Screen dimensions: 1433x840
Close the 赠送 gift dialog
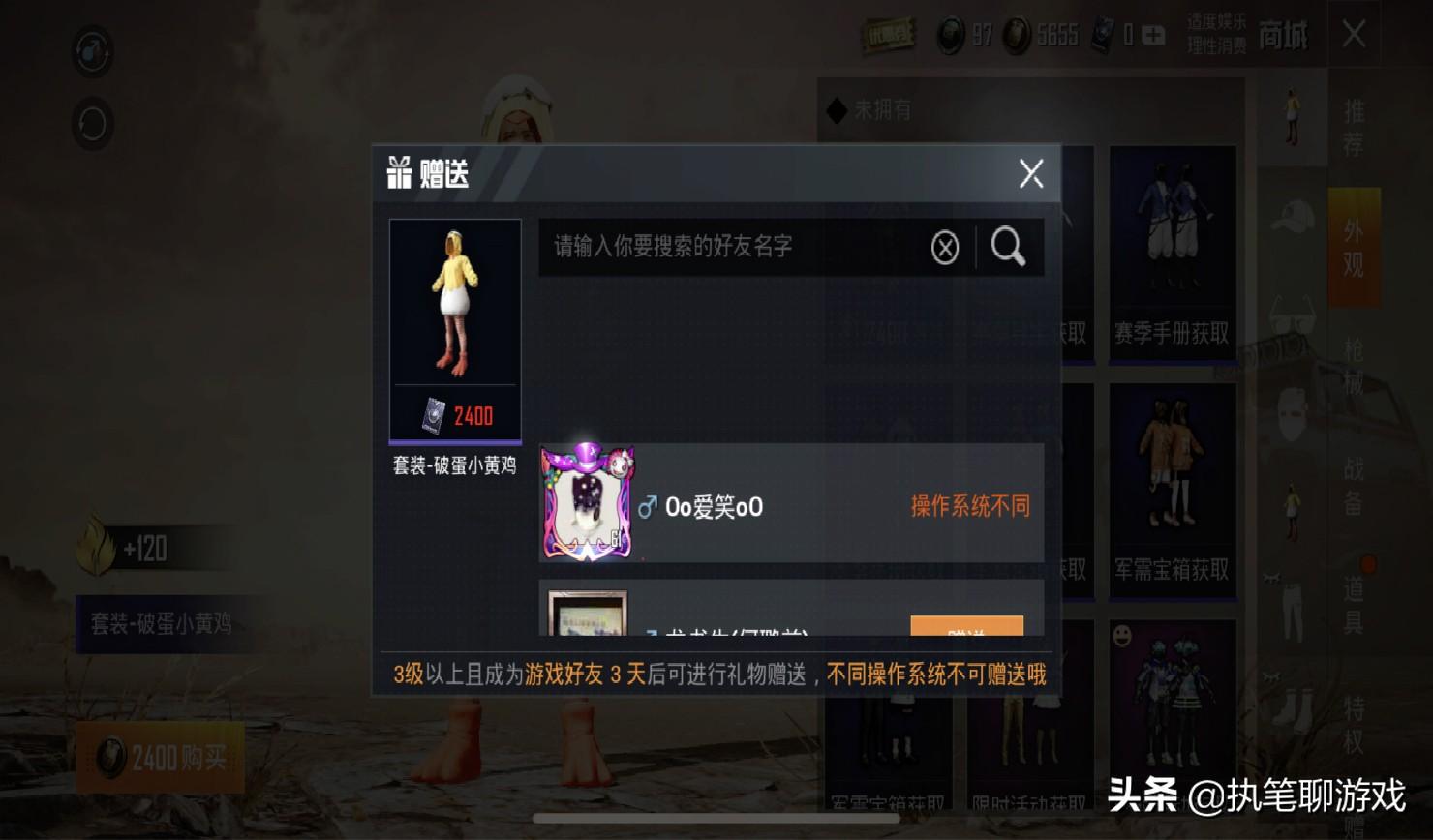tap(1030, 174)
